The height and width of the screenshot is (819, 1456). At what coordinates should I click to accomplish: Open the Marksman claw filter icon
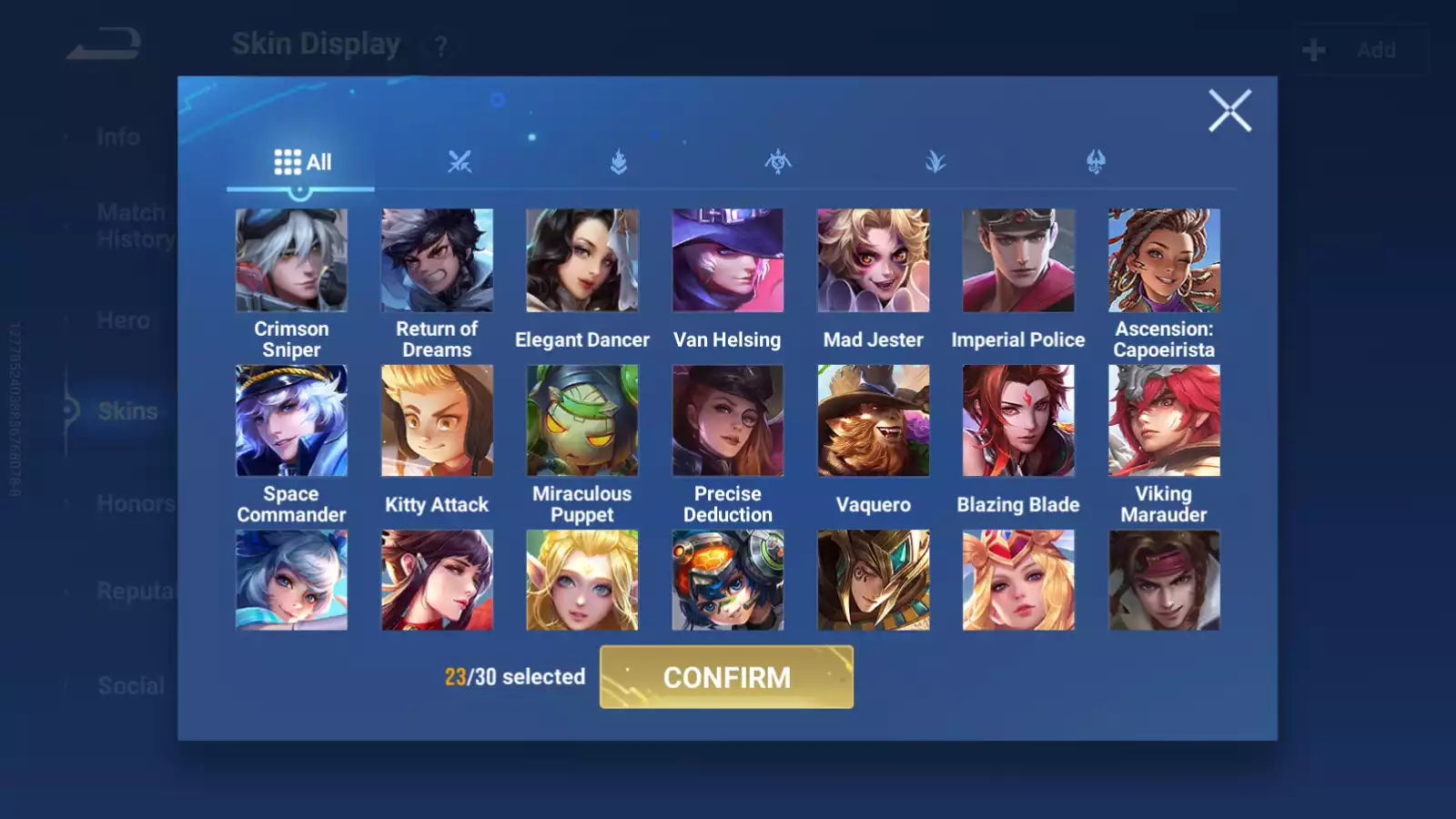(x=1096, y=162)
